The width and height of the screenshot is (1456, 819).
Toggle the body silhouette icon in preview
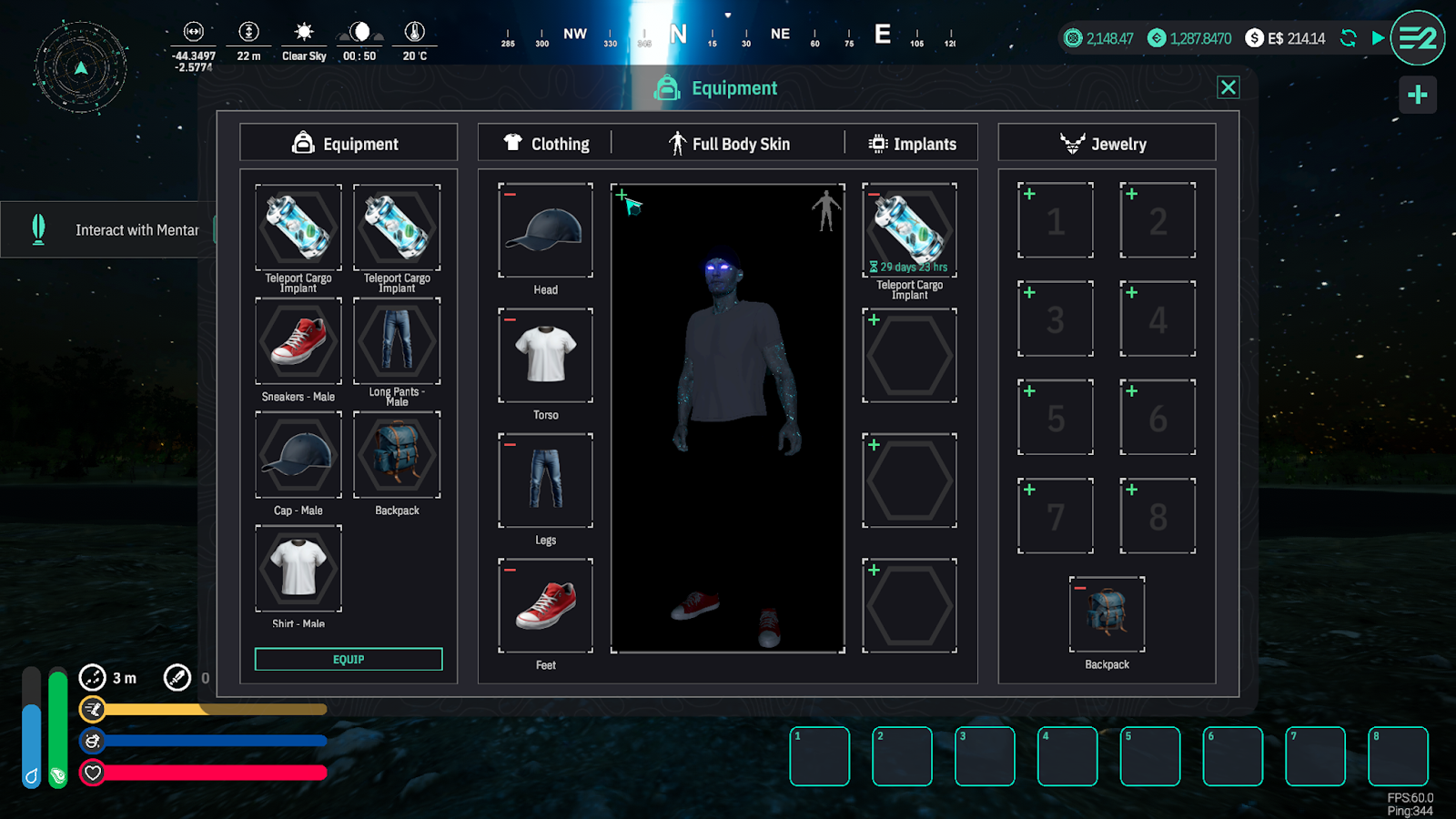tap(825, 210)
